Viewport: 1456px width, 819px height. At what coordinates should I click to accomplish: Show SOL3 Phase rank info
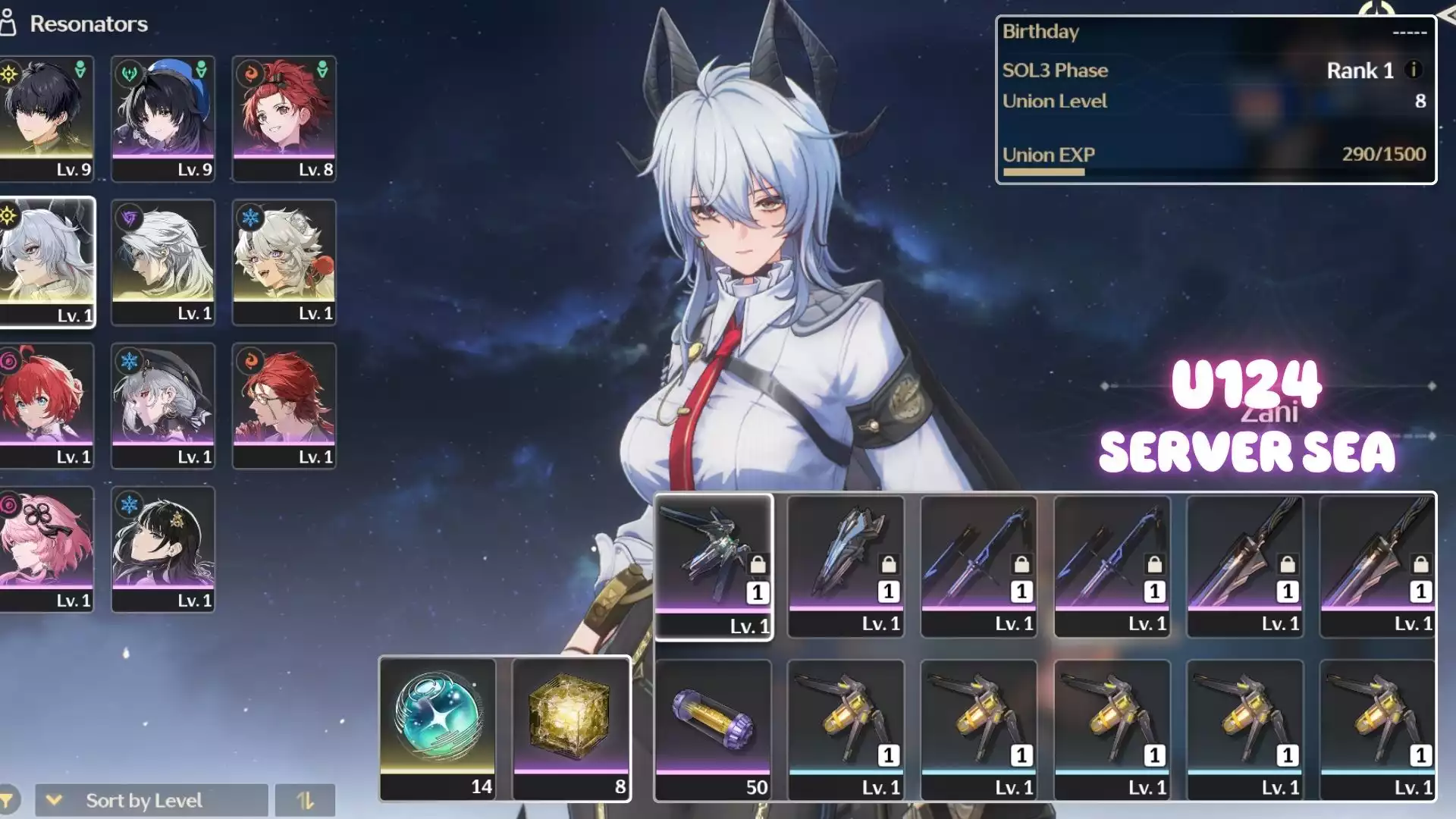pyautogui.click(x=1413, y=70)
